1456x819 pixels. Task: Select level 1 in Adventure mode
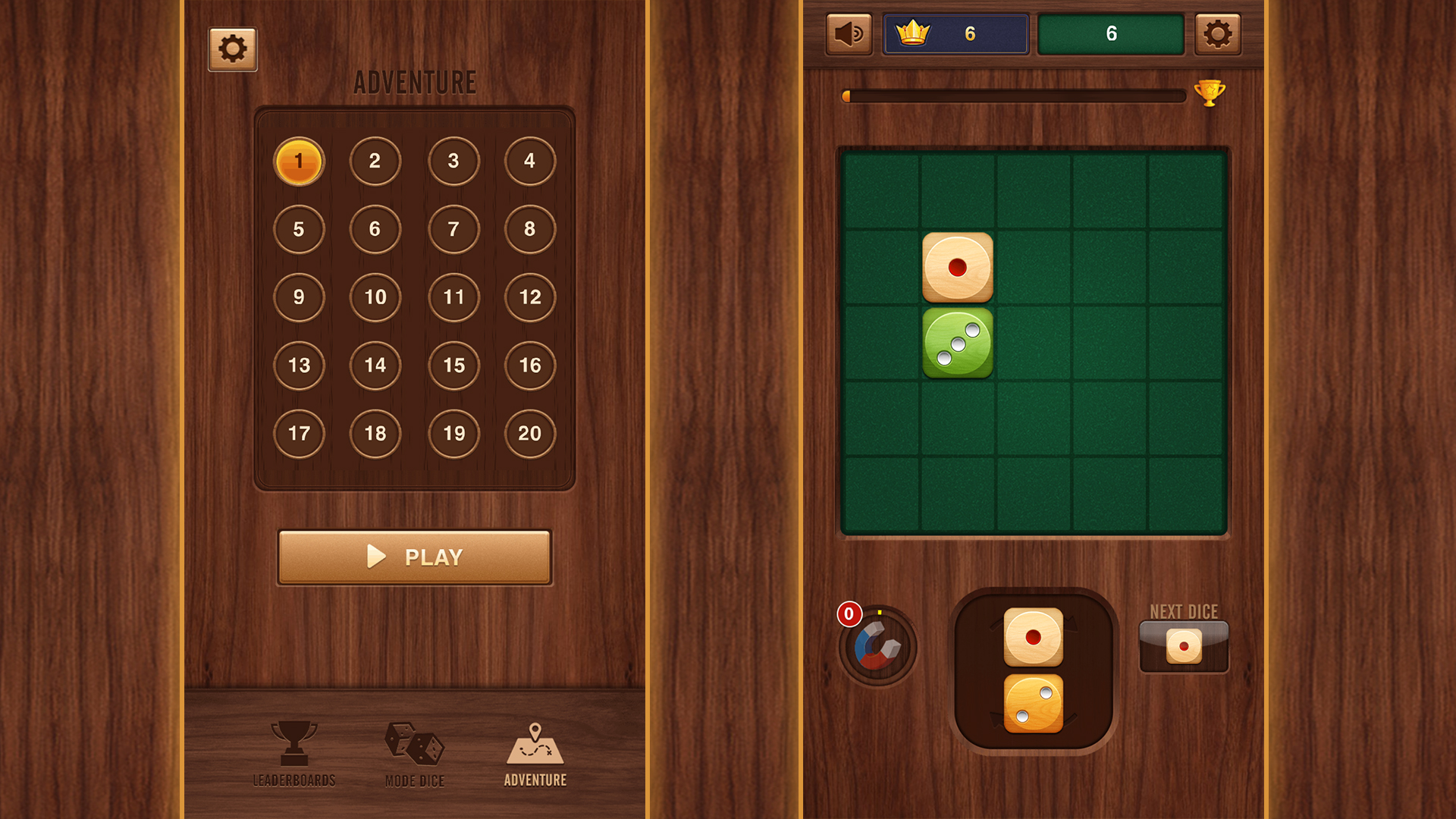299,162
